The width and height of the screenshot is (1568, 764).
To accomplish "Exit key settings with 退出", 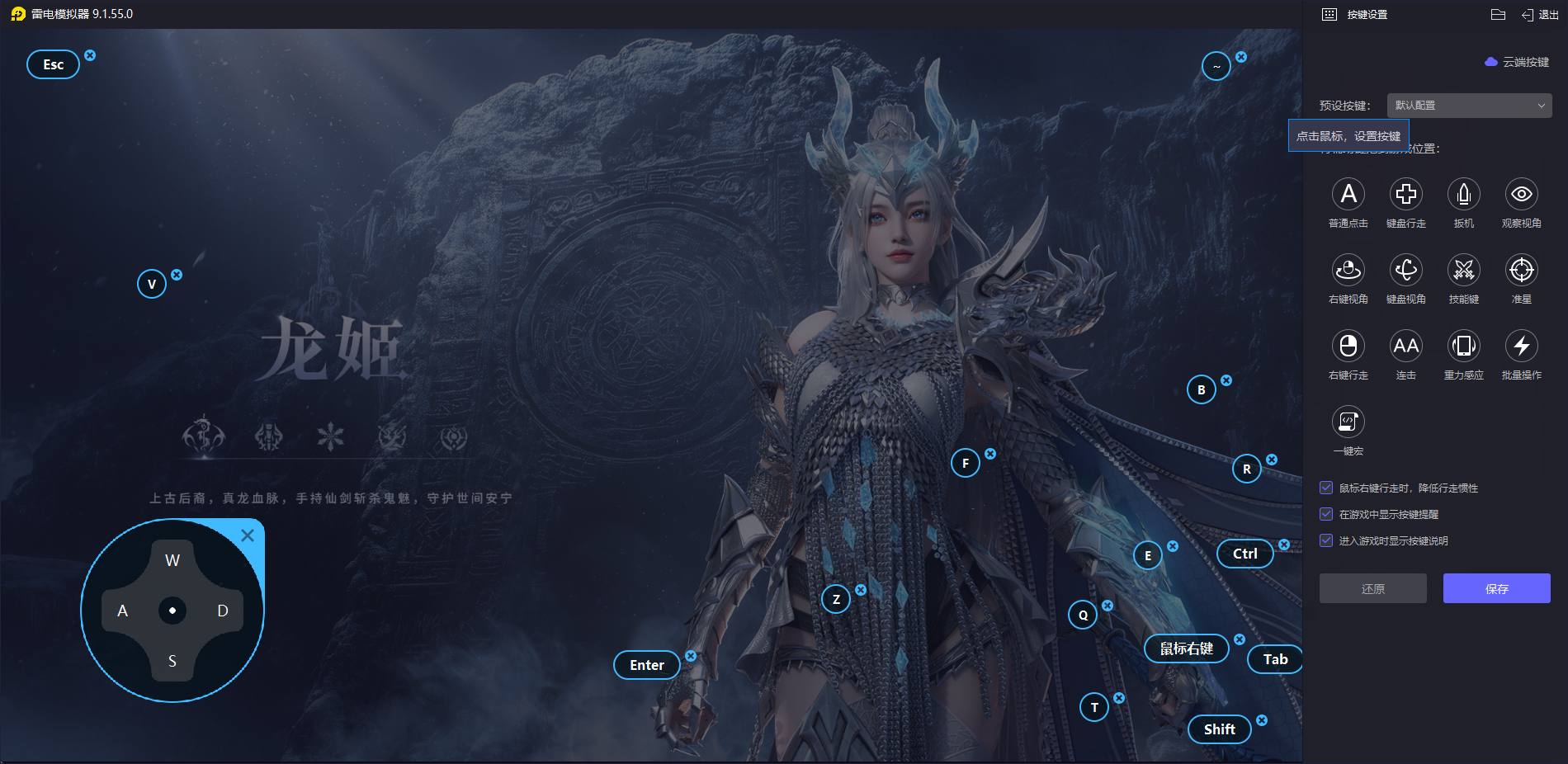I will 1540,15.
